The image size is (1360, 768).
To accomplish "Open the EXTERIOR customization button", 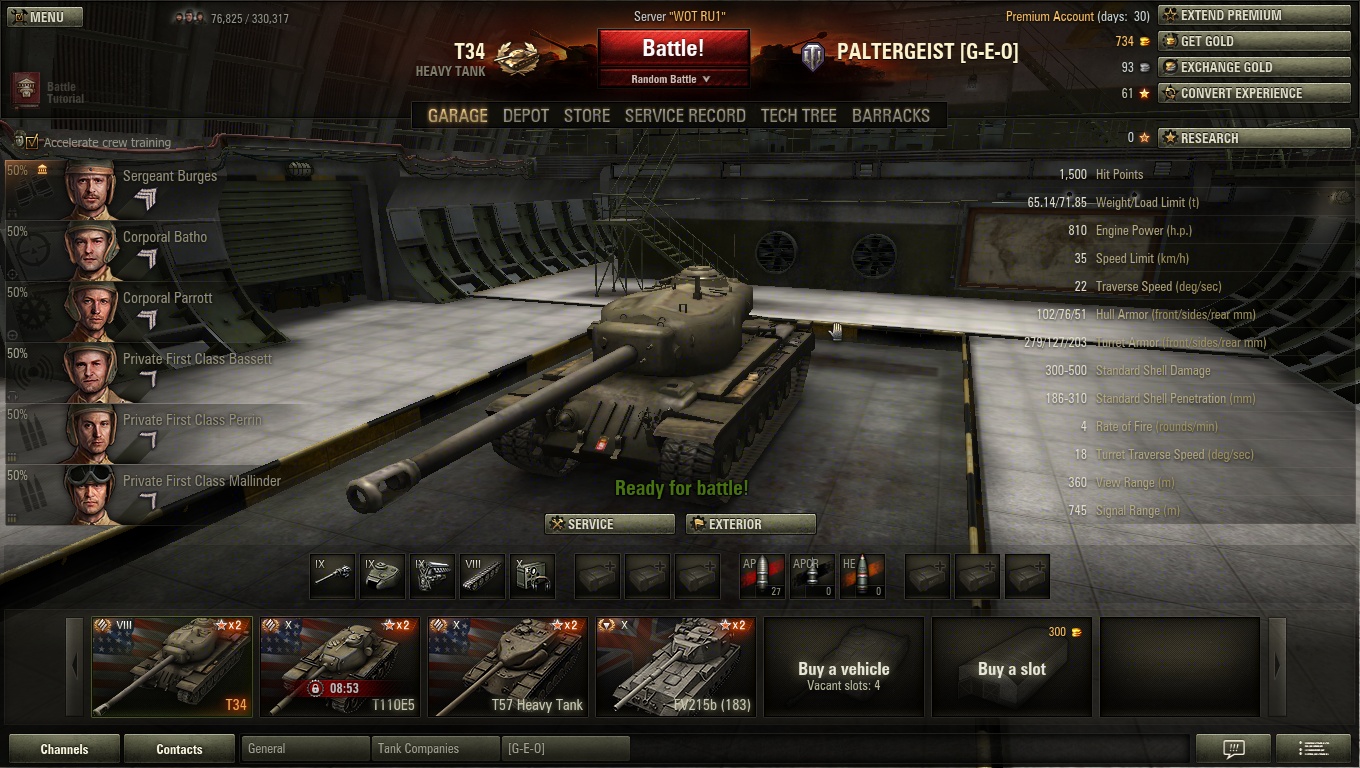I will pos(751,524).
